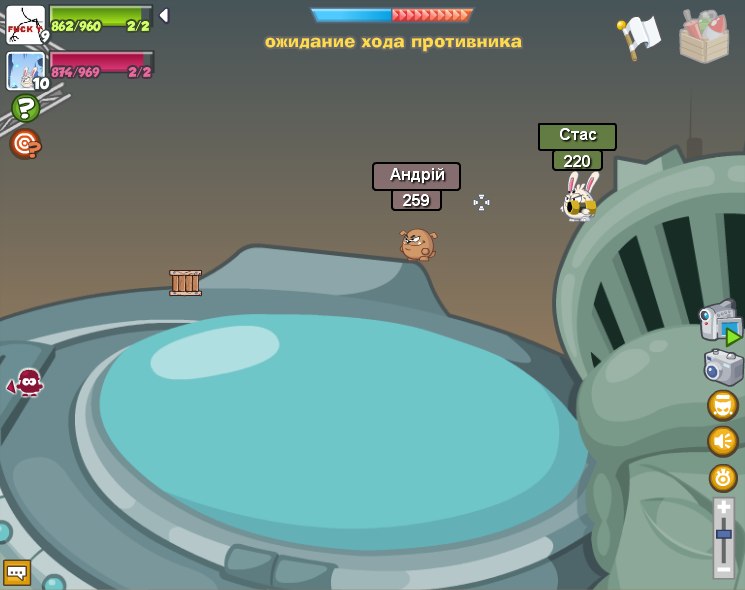745x590 pixels.
Task: Open the chat with the speech bubble button
Action: [x=17, y=572]
